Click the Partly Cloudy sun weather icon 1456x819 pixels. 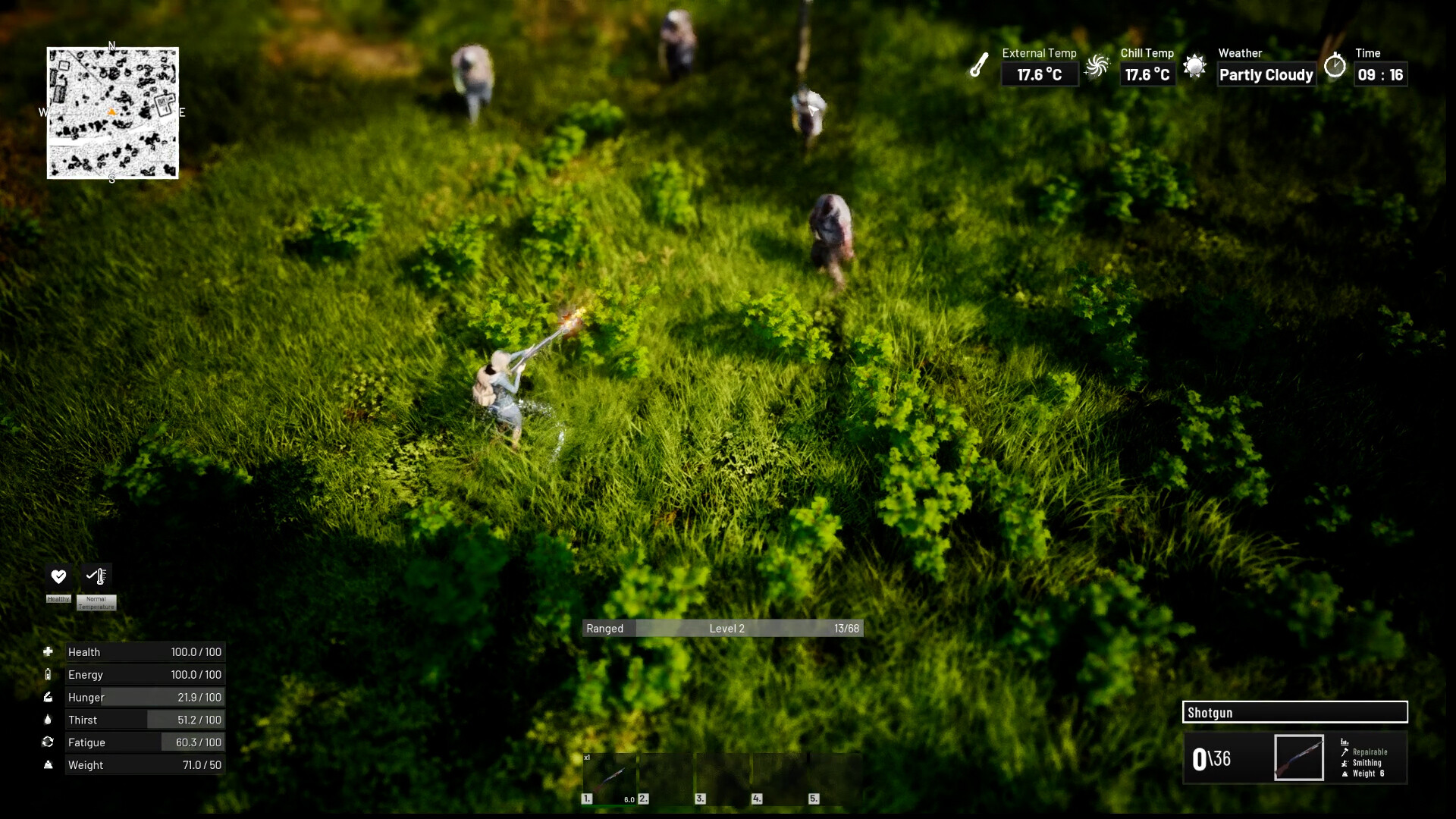pos(1197,67)
